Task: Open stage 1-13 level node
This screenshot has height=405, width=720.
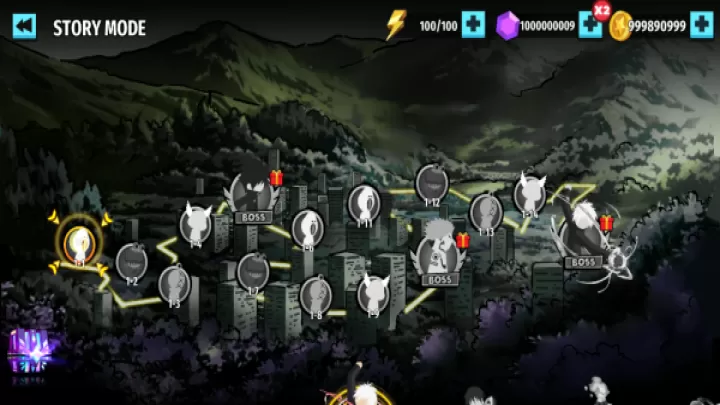Action: [x=486, y=212]
